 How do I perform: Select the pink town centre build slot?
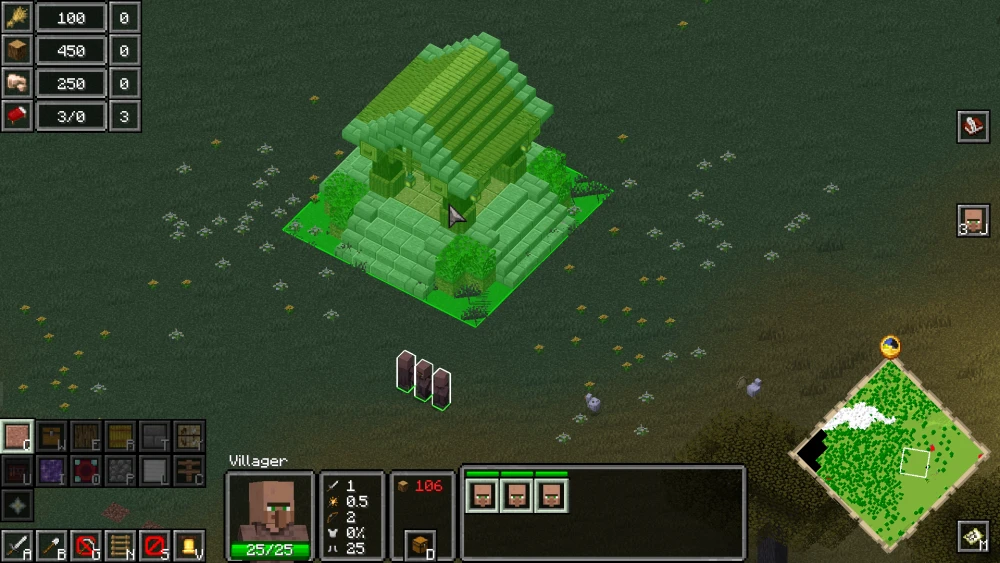pyautogui.click(x=17, y=435)
